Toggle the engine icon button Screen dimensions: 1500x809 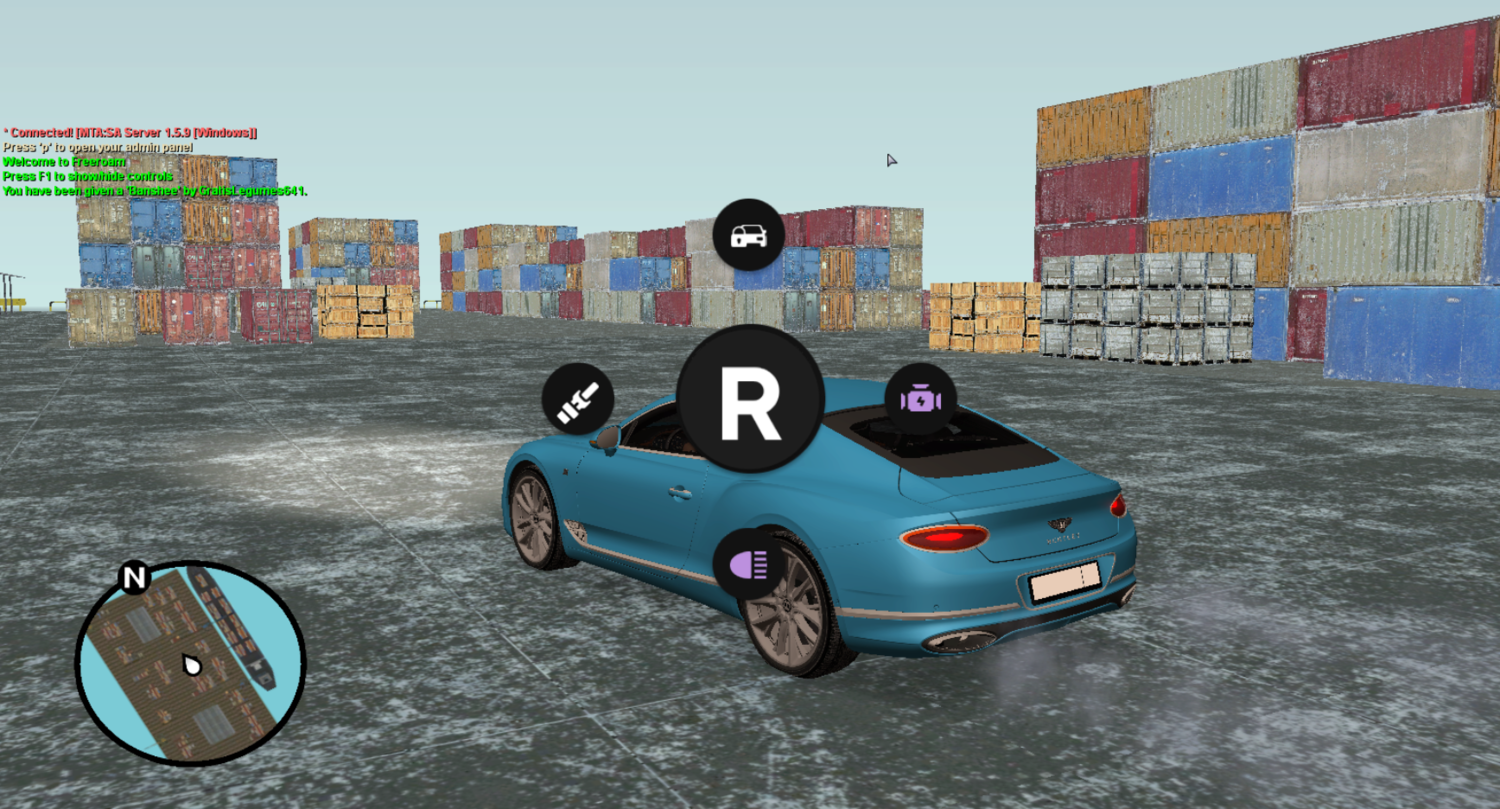point(920,399)
